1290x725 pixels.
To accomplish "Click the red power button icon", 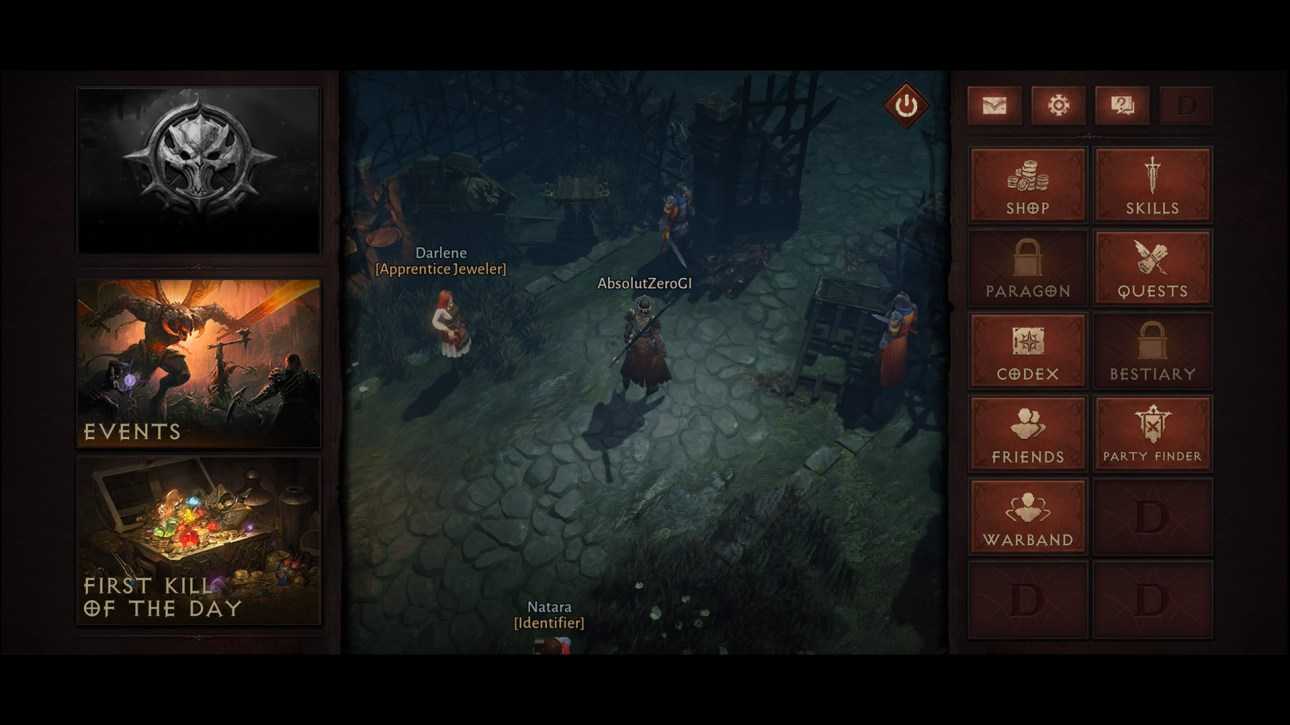I will (906, 105).
